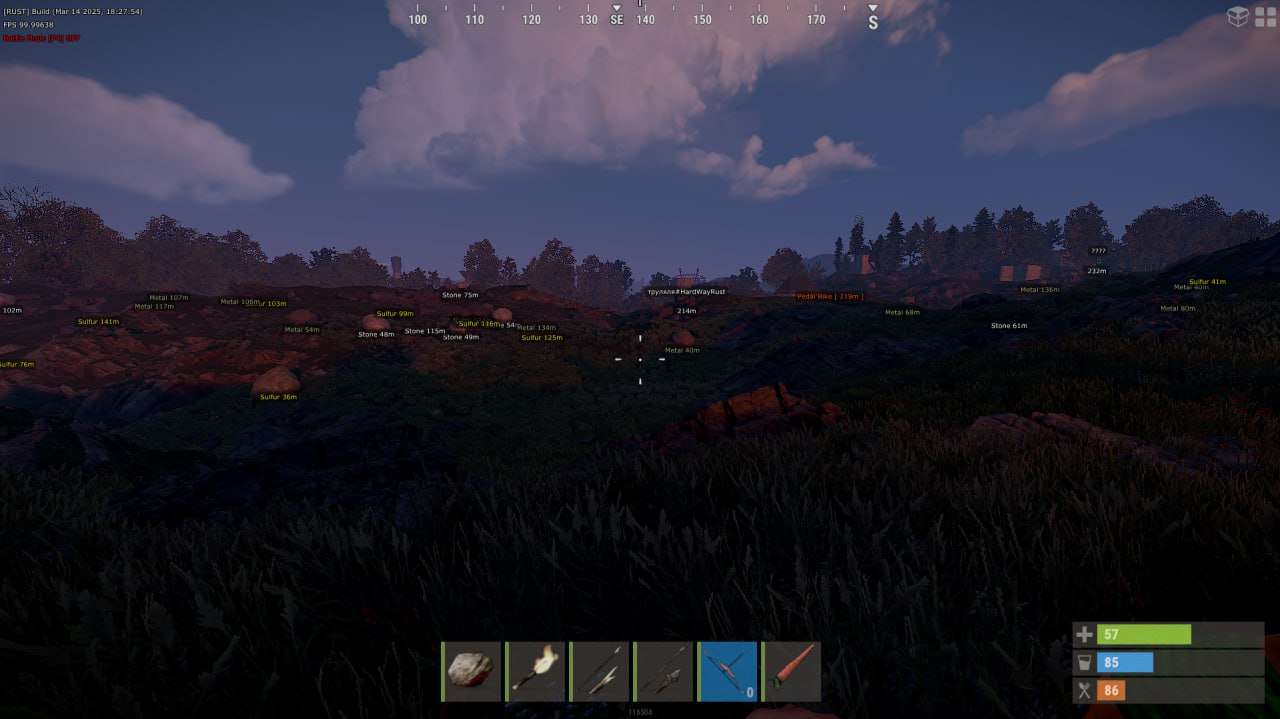This screenshot has height=719, width=1280.
Task: Select the rock in the hotbar
Action: (471, 671)
